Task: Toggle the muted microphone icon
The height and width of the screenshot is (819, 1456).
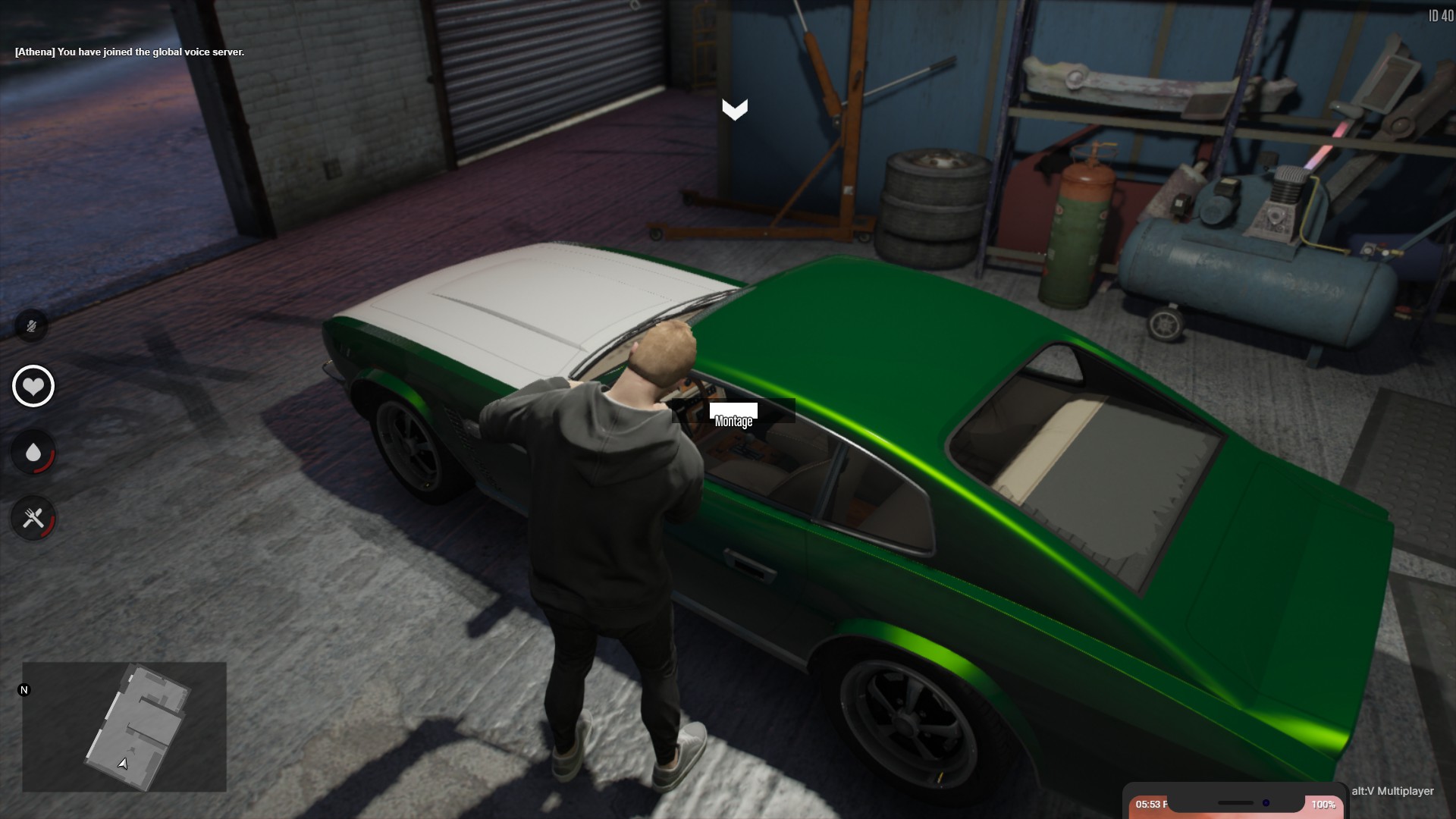Action: [32, 326]
